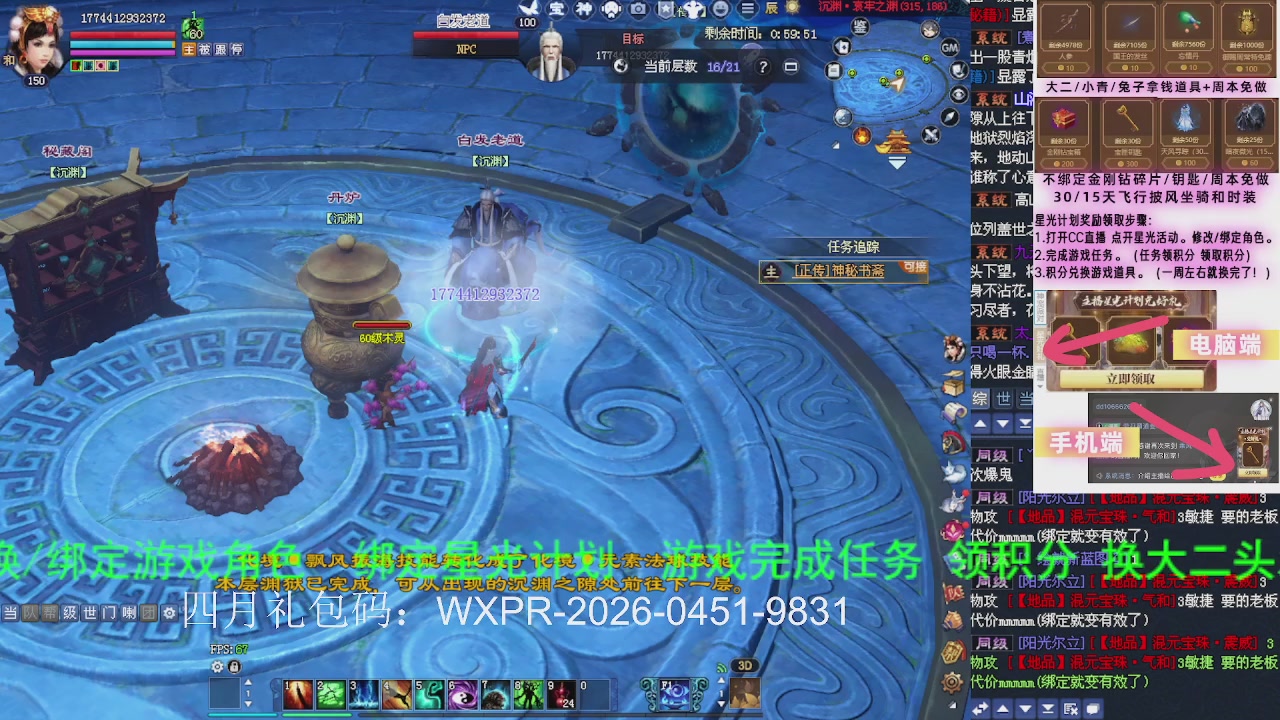Image resolution: width=1280 pixels, height=720 pixels.
Task: Toggle the 3D view button at bottom right
Action: coord(744,665)
